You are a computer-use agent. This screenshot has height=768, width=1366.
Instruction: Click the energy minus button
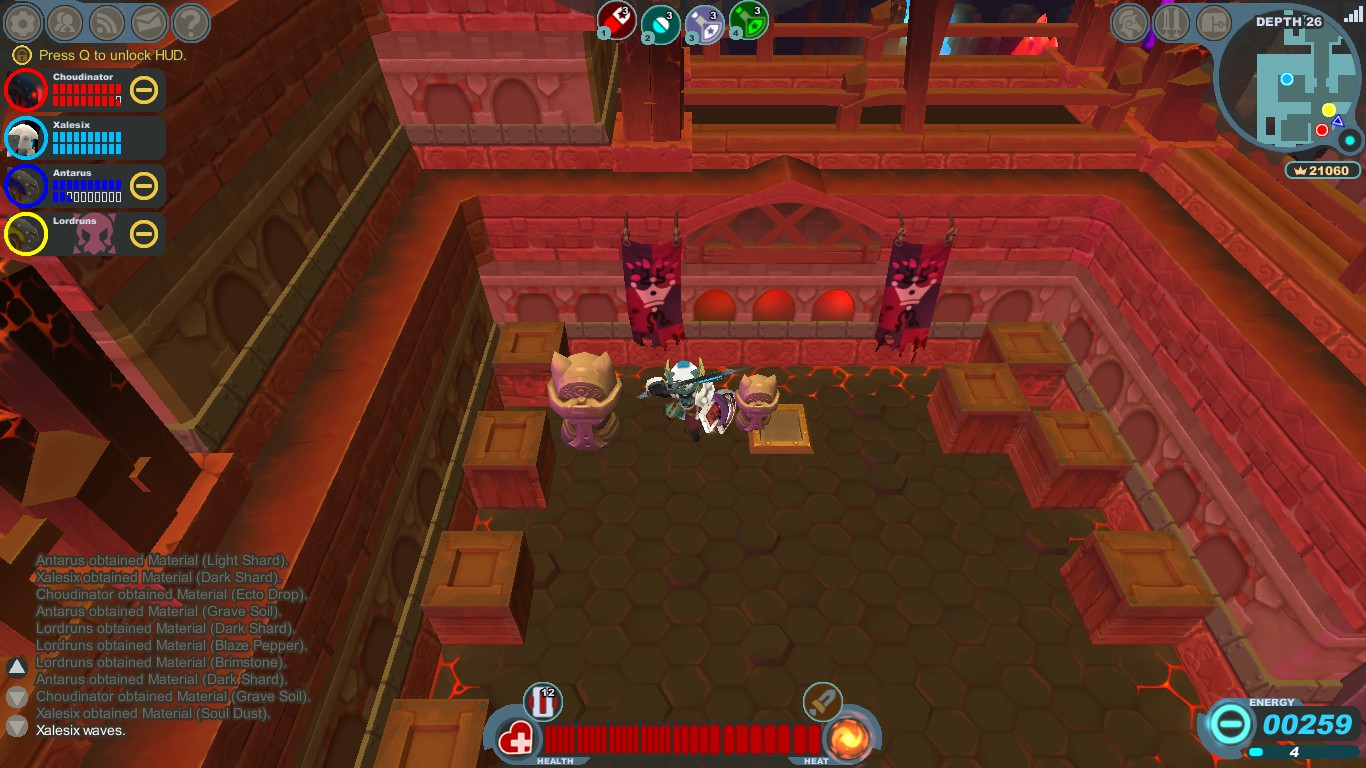(x=1231, y=722)
